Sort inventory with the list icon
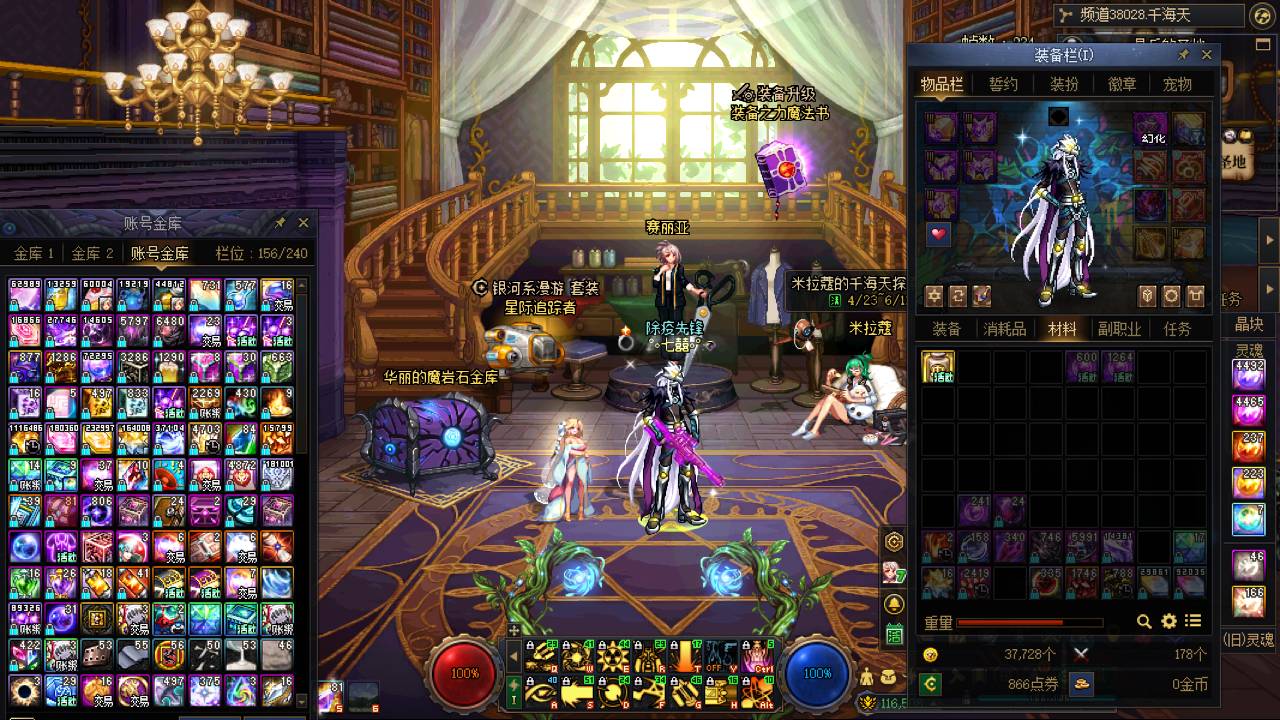 point(1192,622)
